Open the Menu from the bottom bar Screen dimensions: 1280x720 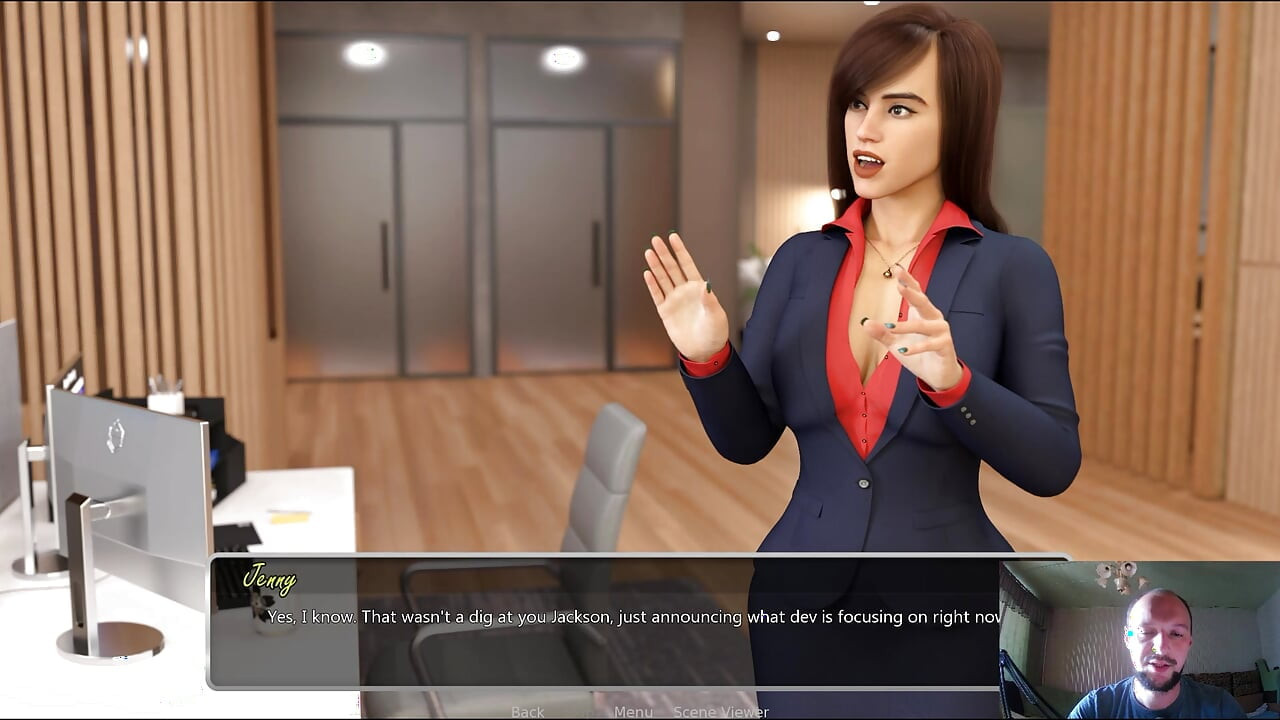(x=632, y=711)
